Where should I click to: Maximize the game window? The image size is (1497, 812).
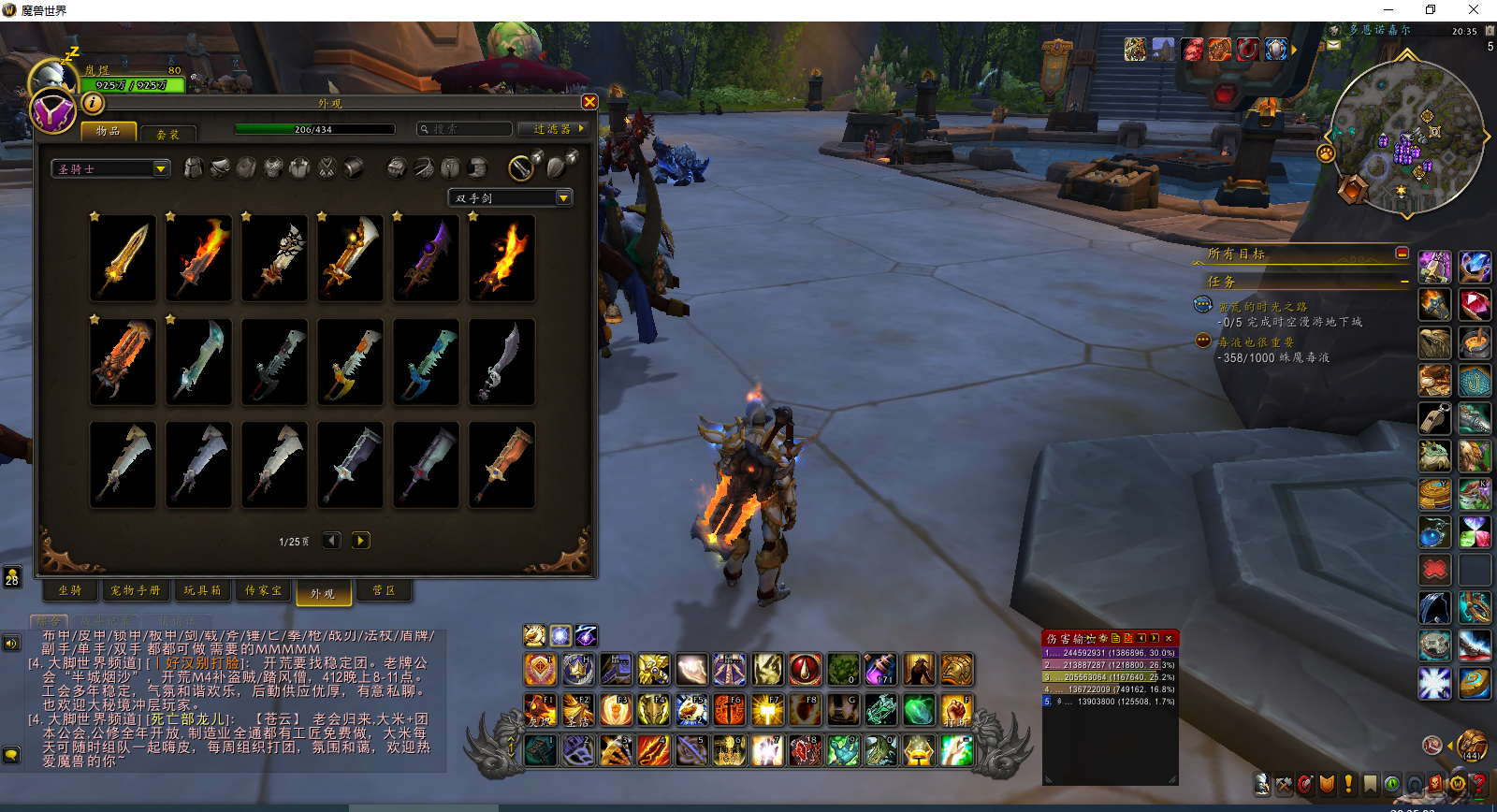tap(1430, 9)
